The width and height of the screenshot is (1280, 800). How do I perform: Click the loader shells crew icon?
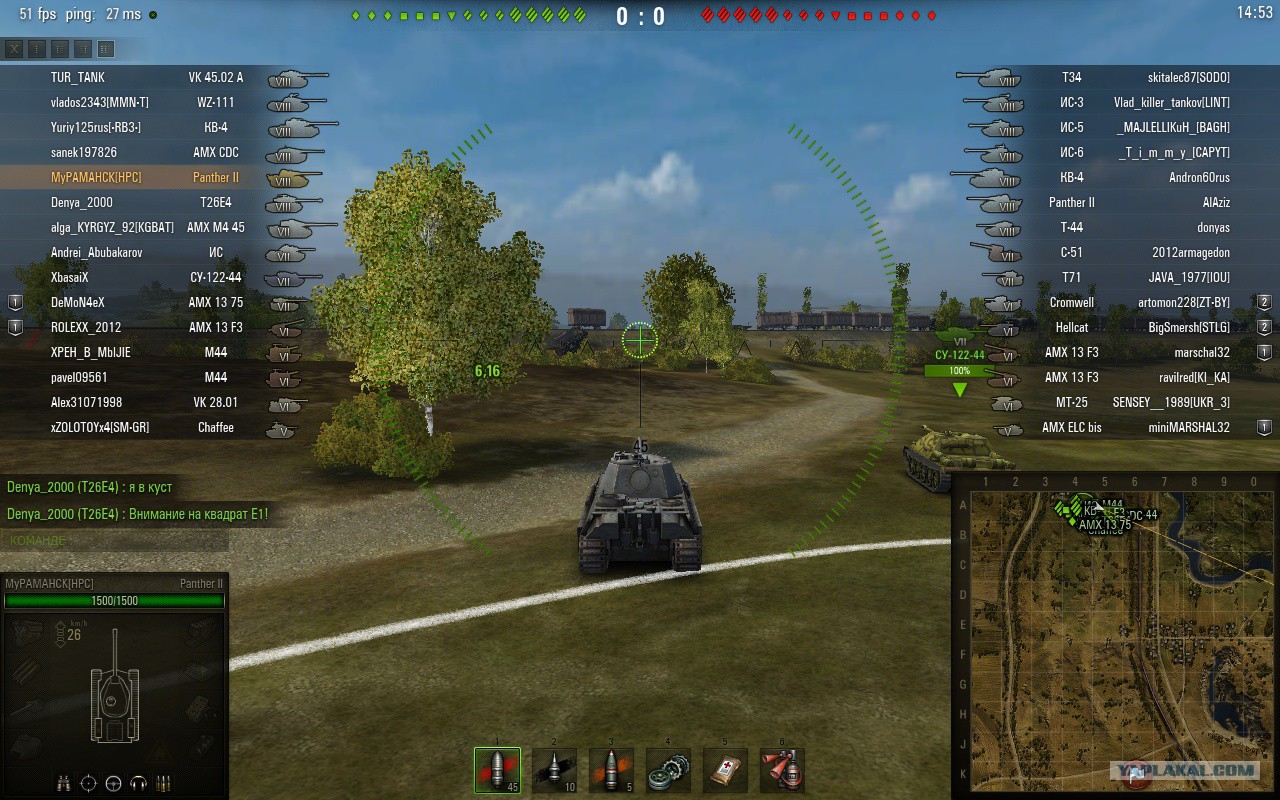click(164, 783)
